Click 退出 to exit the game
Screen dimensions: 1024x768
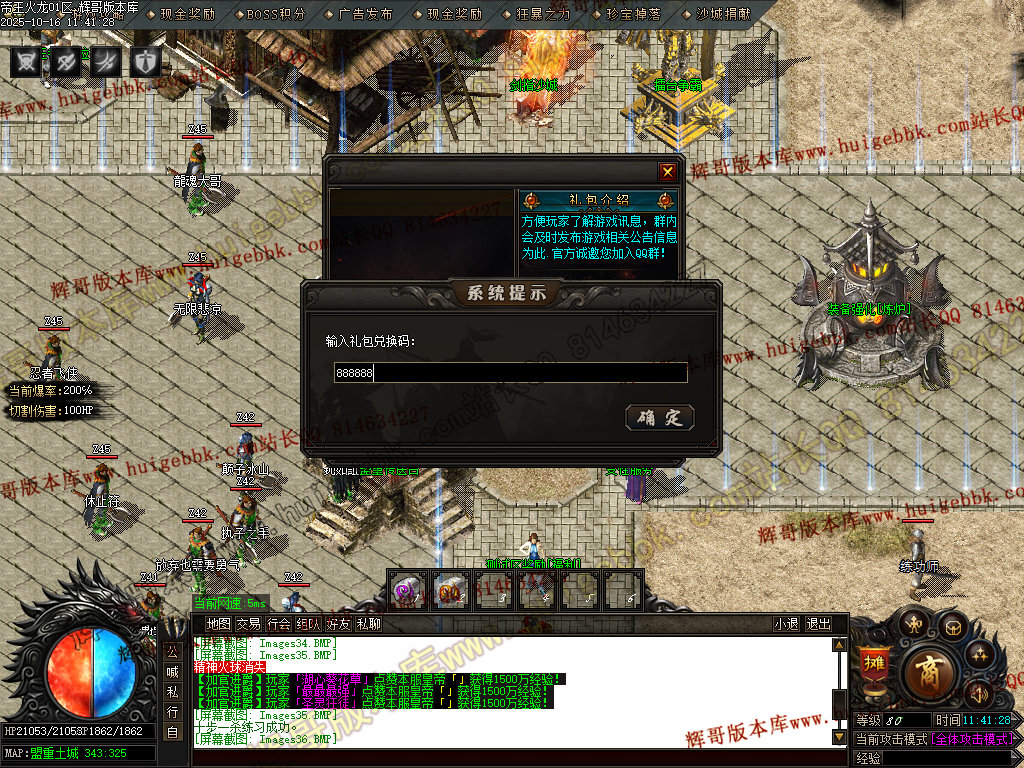pyautogui.click(x=818, y=624)
